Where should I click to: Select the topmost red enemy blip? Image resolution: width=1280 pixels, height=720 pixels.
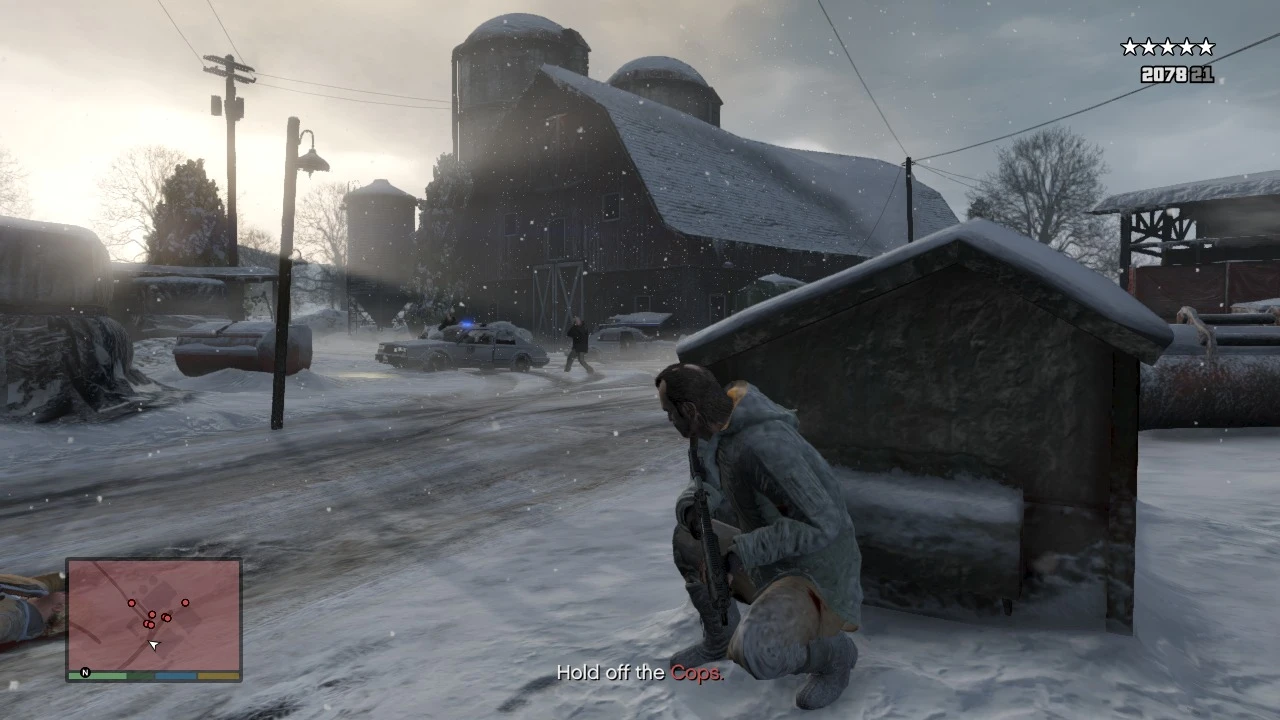[132, 603]
